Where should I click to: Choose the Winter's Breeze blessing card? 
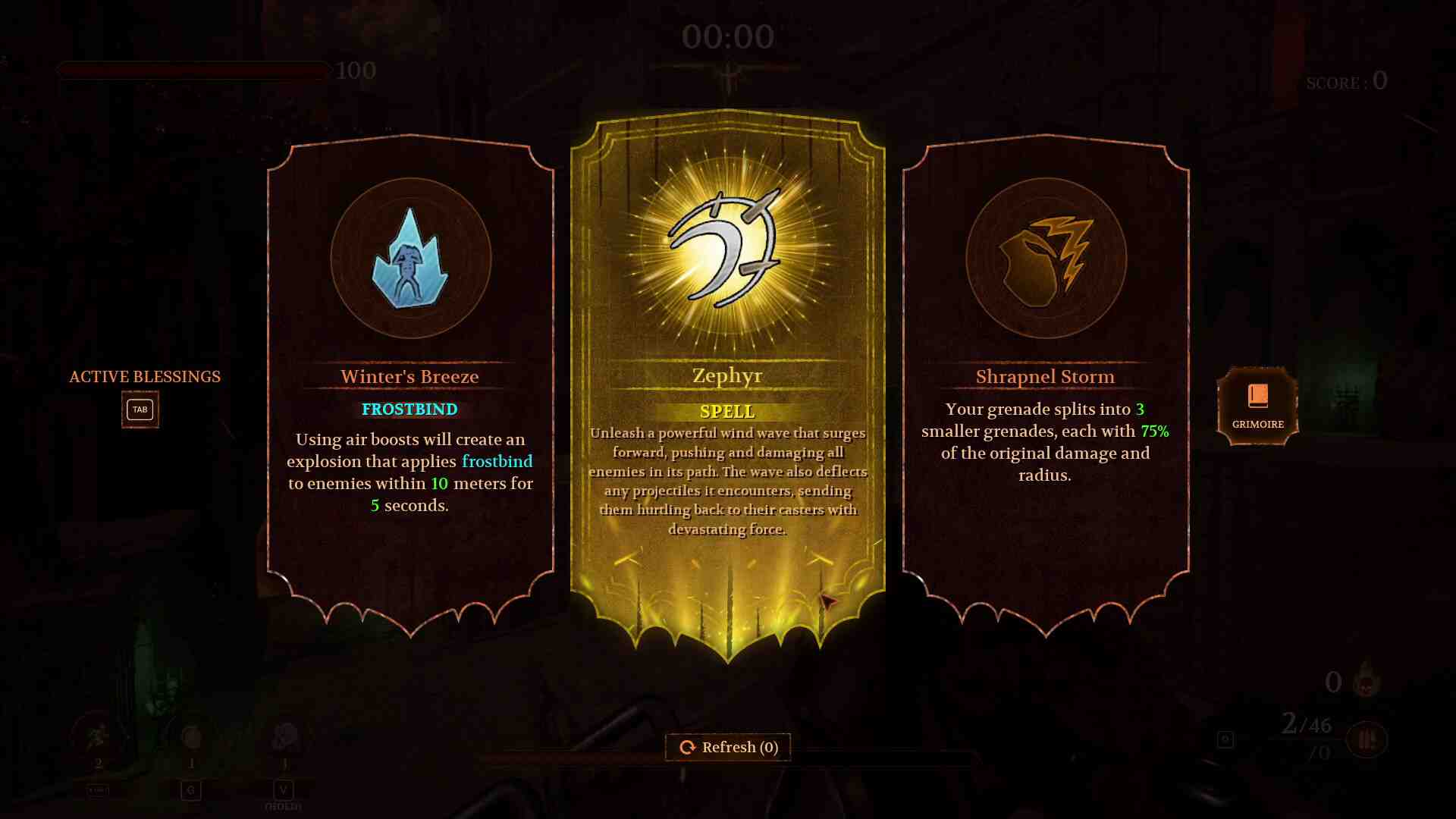coord(410,379)
